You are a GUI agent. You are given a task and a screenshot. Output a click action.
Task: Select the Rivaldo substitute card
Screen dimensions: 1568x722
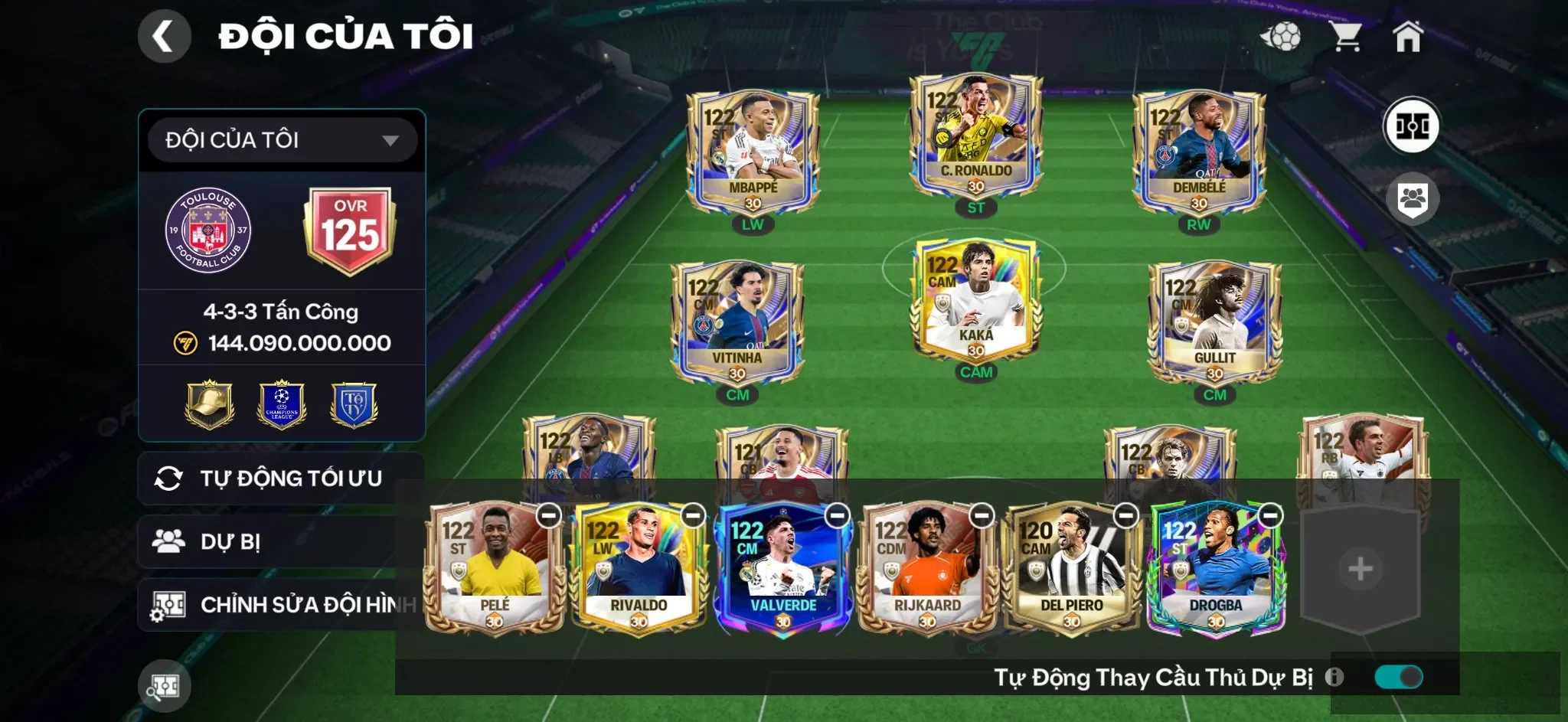click(x=638, y=570)
